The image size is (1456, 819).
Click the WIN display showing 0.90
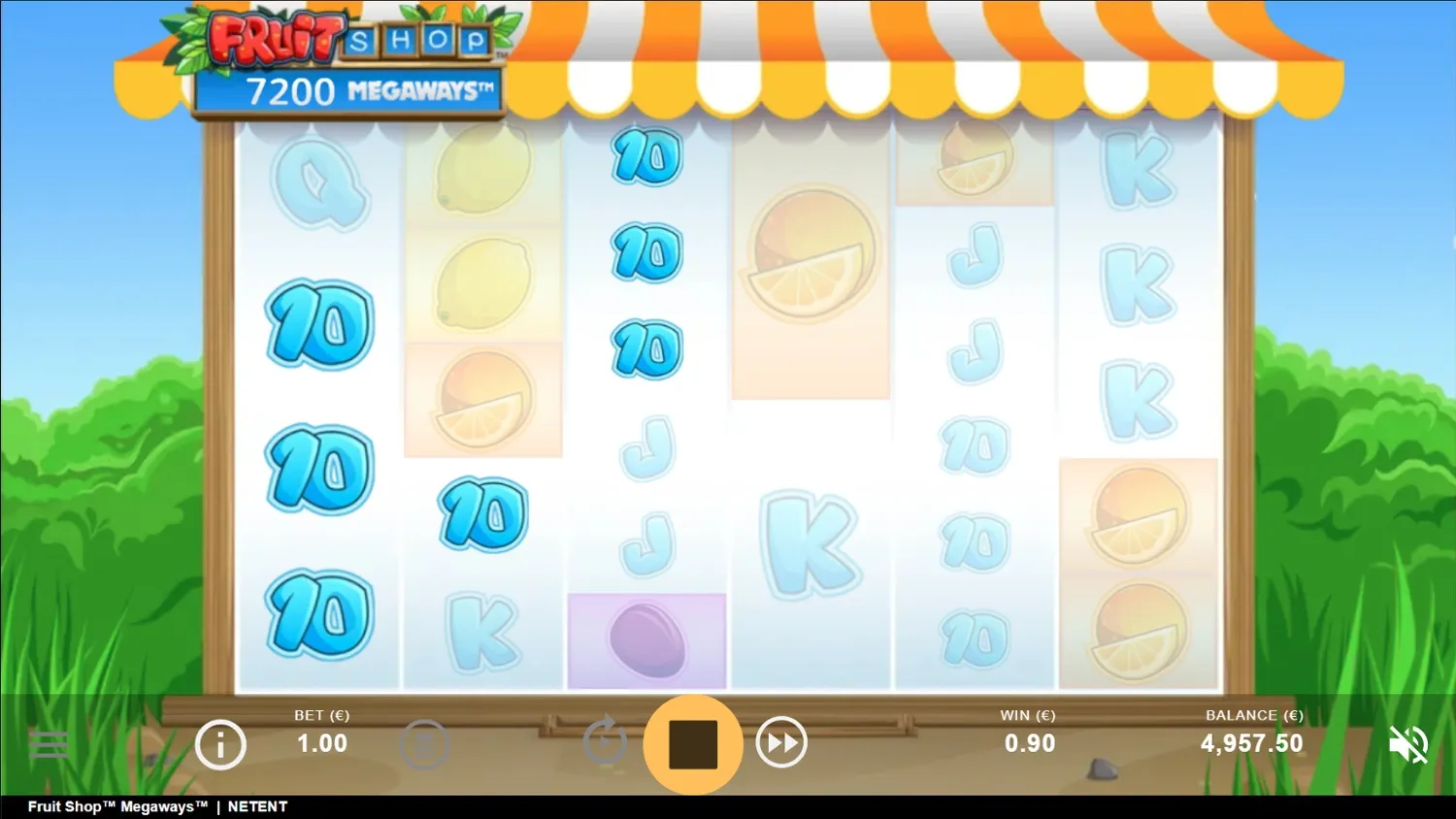[x=1029, y=744]
